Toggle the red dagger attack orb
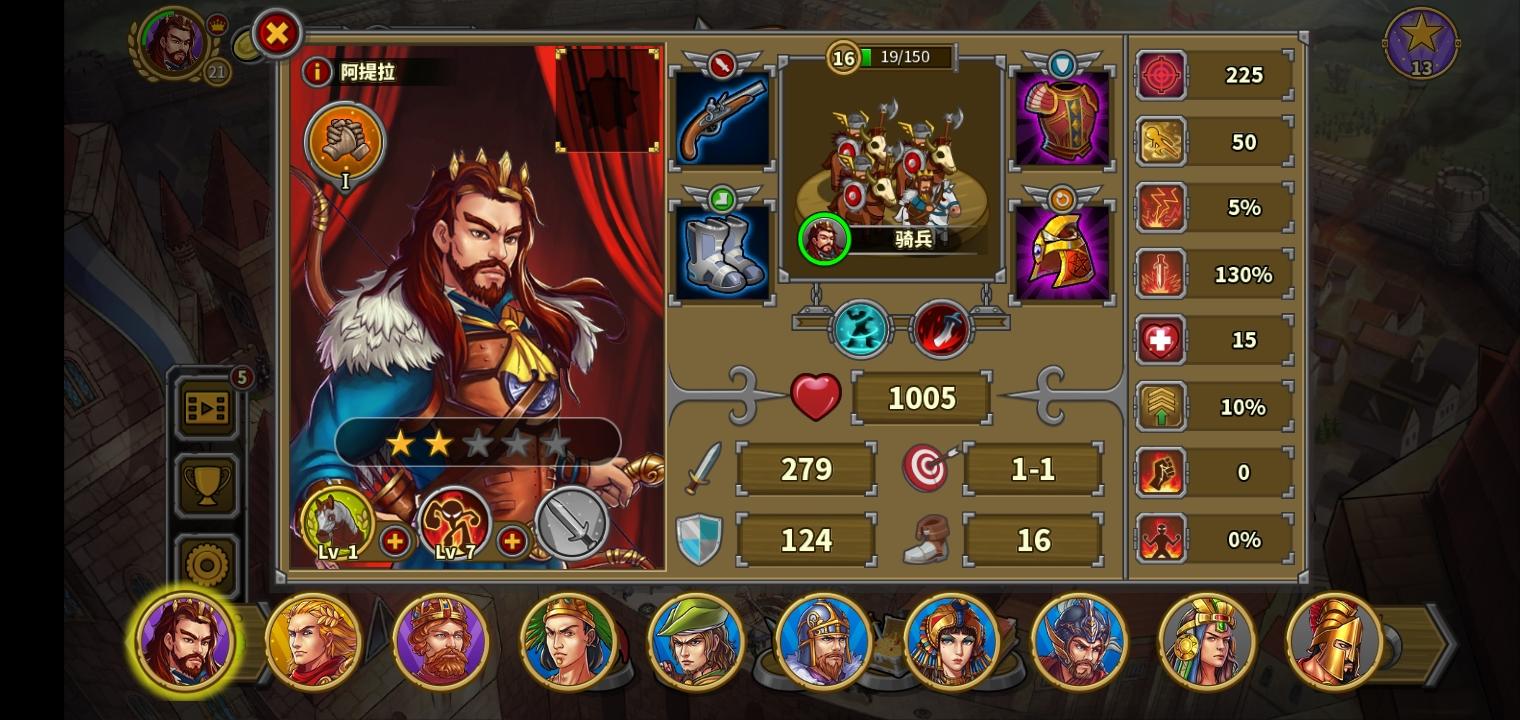This screenshot has width=1520, height=720. coord(940,330)
